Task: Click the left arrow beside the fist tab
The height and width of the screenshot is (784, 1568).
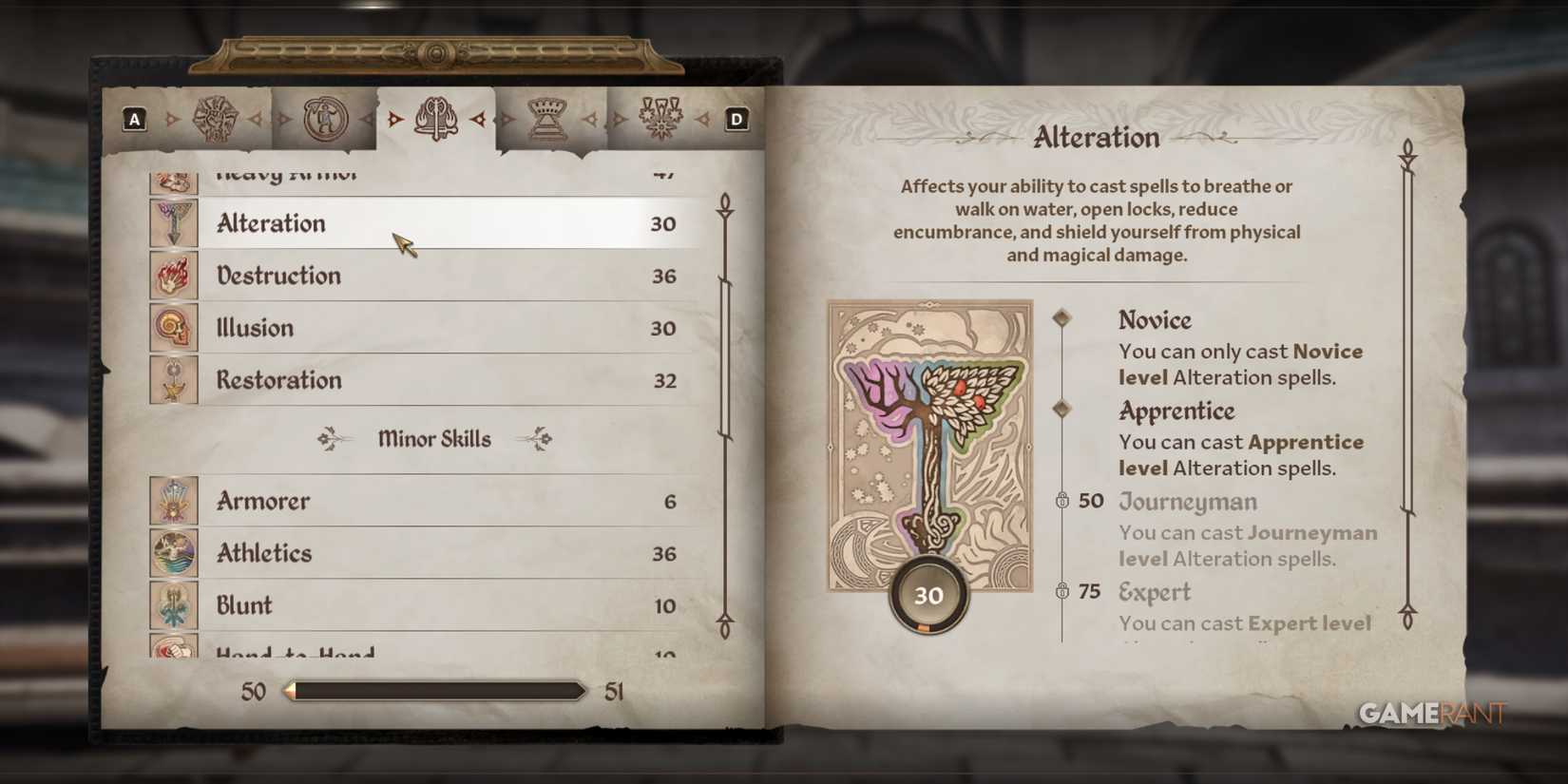Action: pyautogui.click(x=172, y=118)
